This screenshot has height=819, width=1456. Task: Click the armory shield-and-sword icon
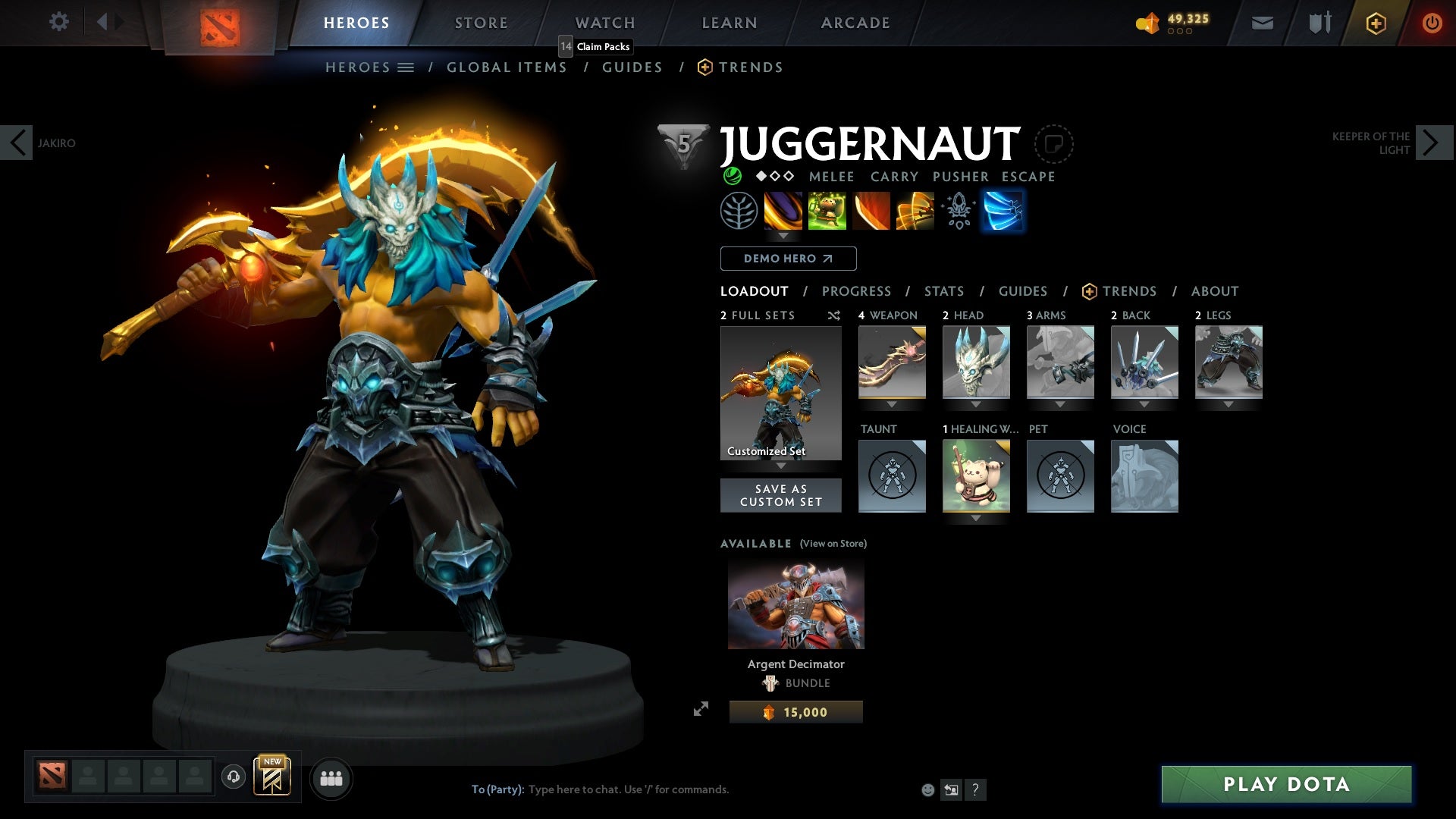click(1318, 23)
